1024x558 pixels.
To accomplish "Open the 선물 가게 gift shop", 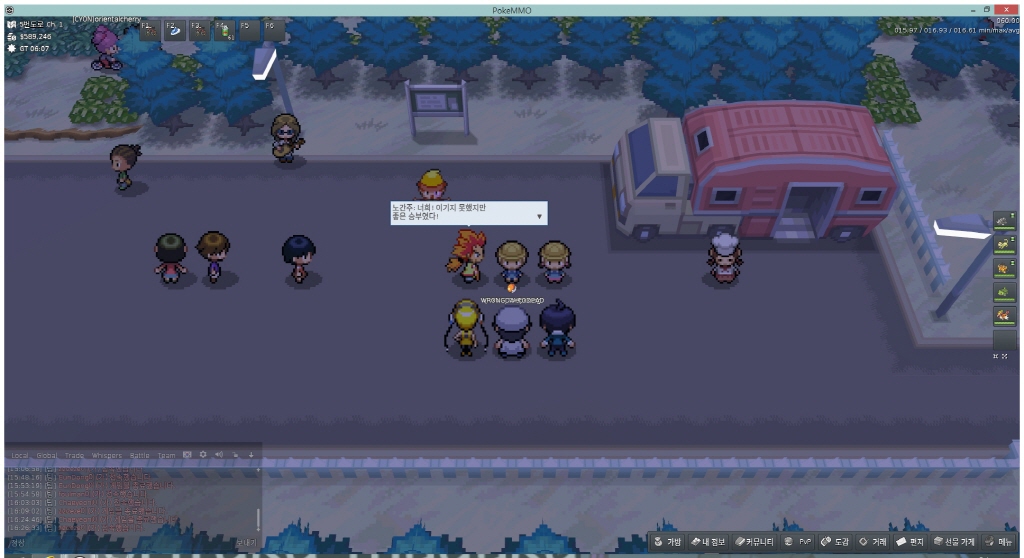I will click(954, 542).
